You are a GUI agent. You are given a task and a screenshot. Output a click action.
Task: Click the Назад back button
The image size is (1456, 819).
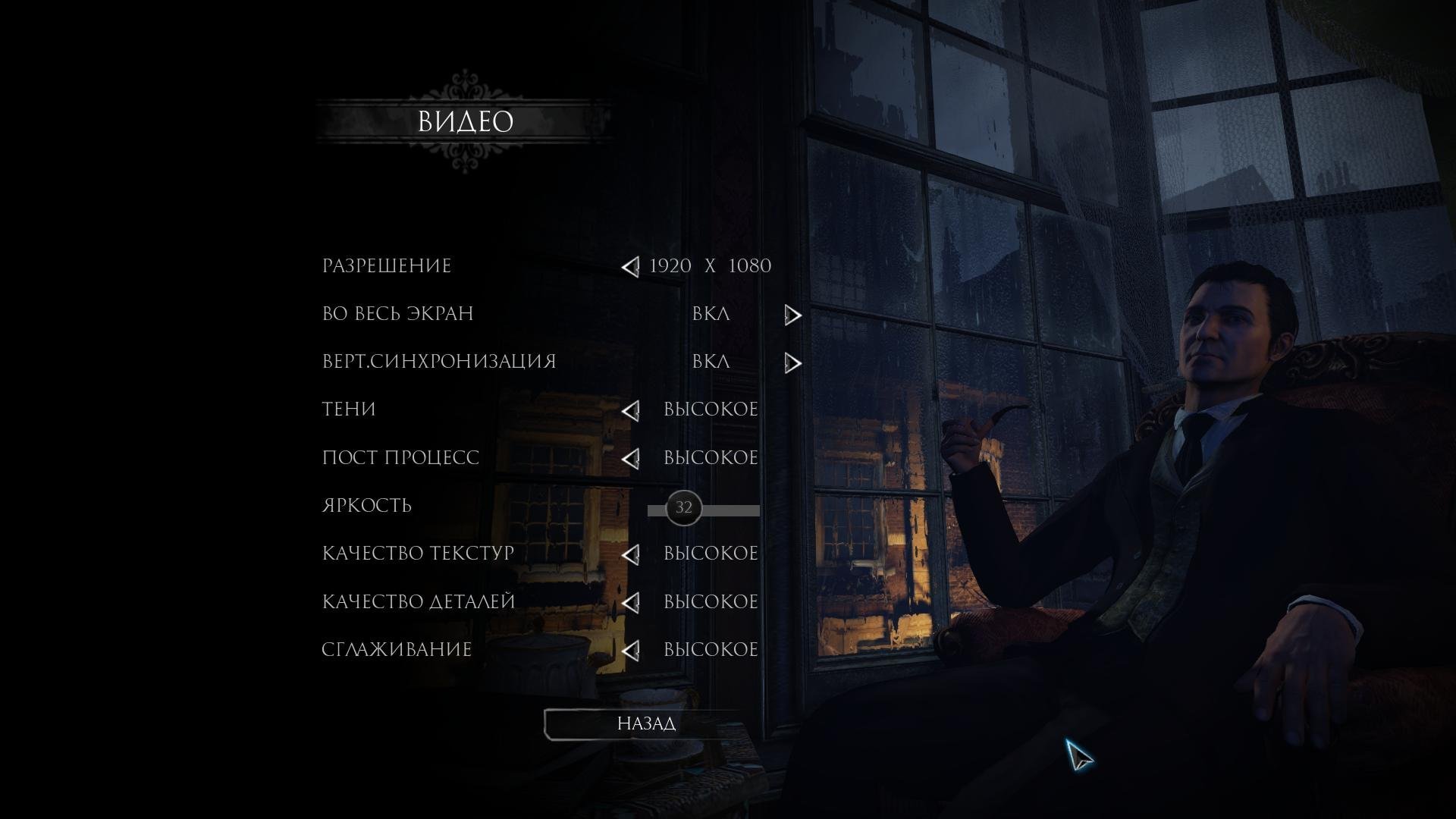tap(646, 723)
